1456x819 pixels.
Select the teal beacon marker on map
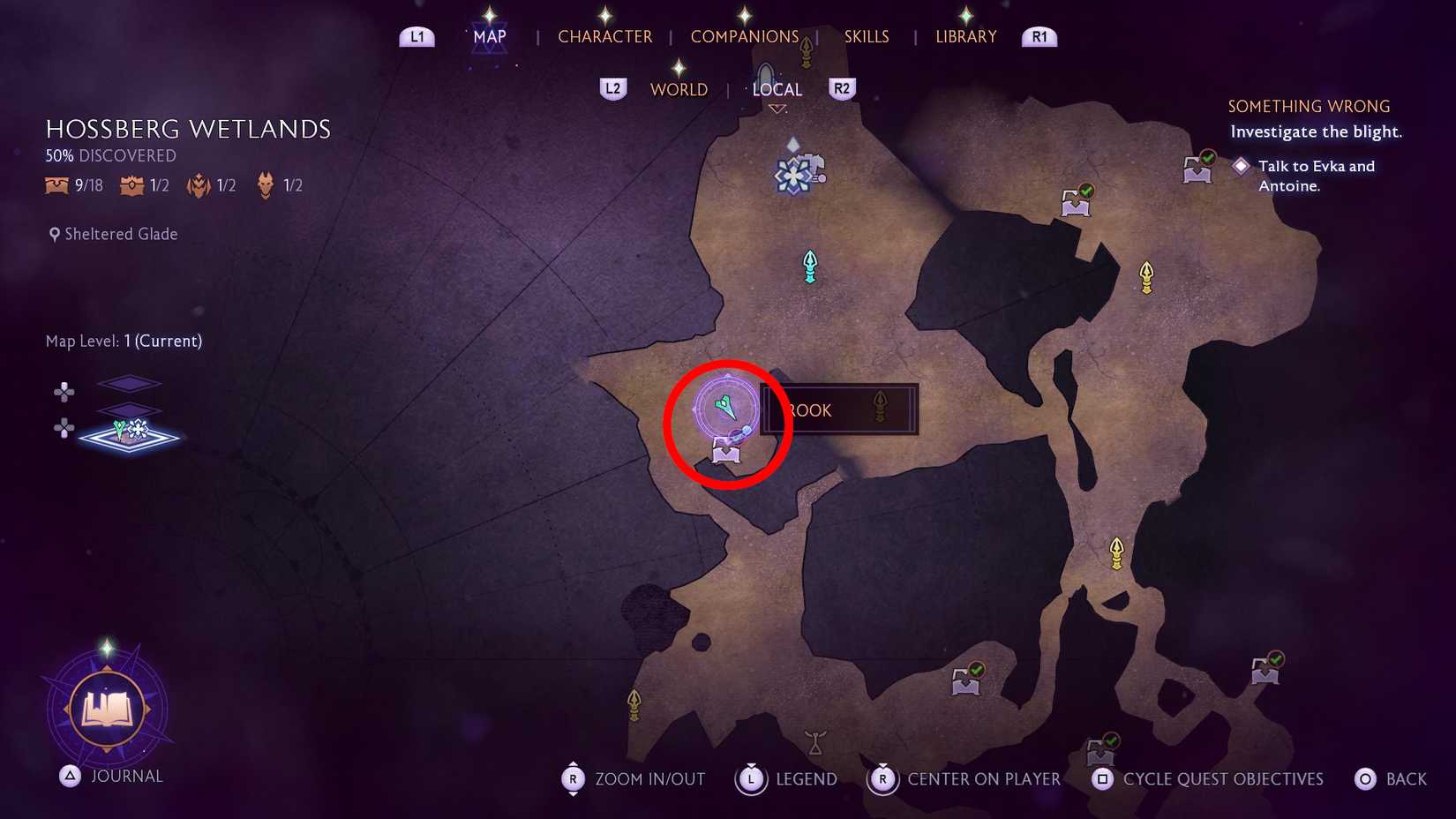click(x=810, y=266)
